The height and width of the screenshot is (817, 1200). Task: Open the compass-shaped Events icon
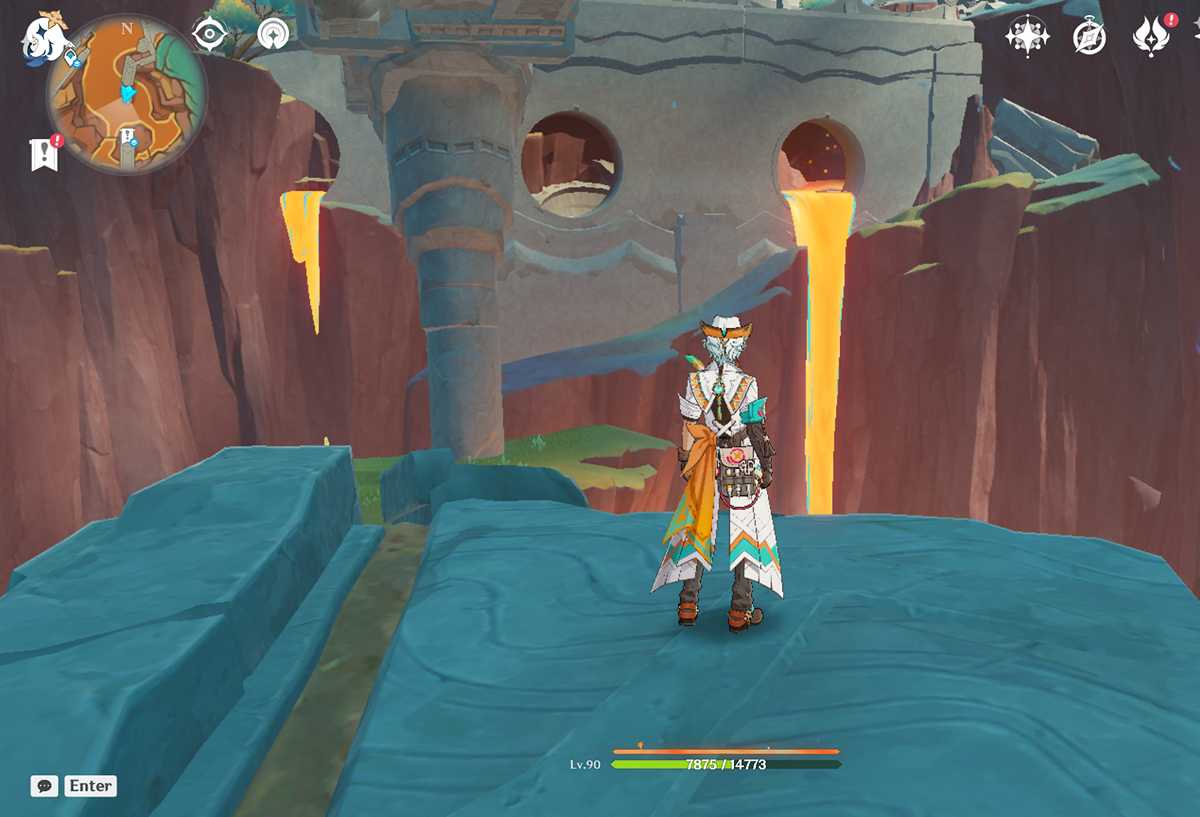pyautogui.click(x=1088, y=37)
